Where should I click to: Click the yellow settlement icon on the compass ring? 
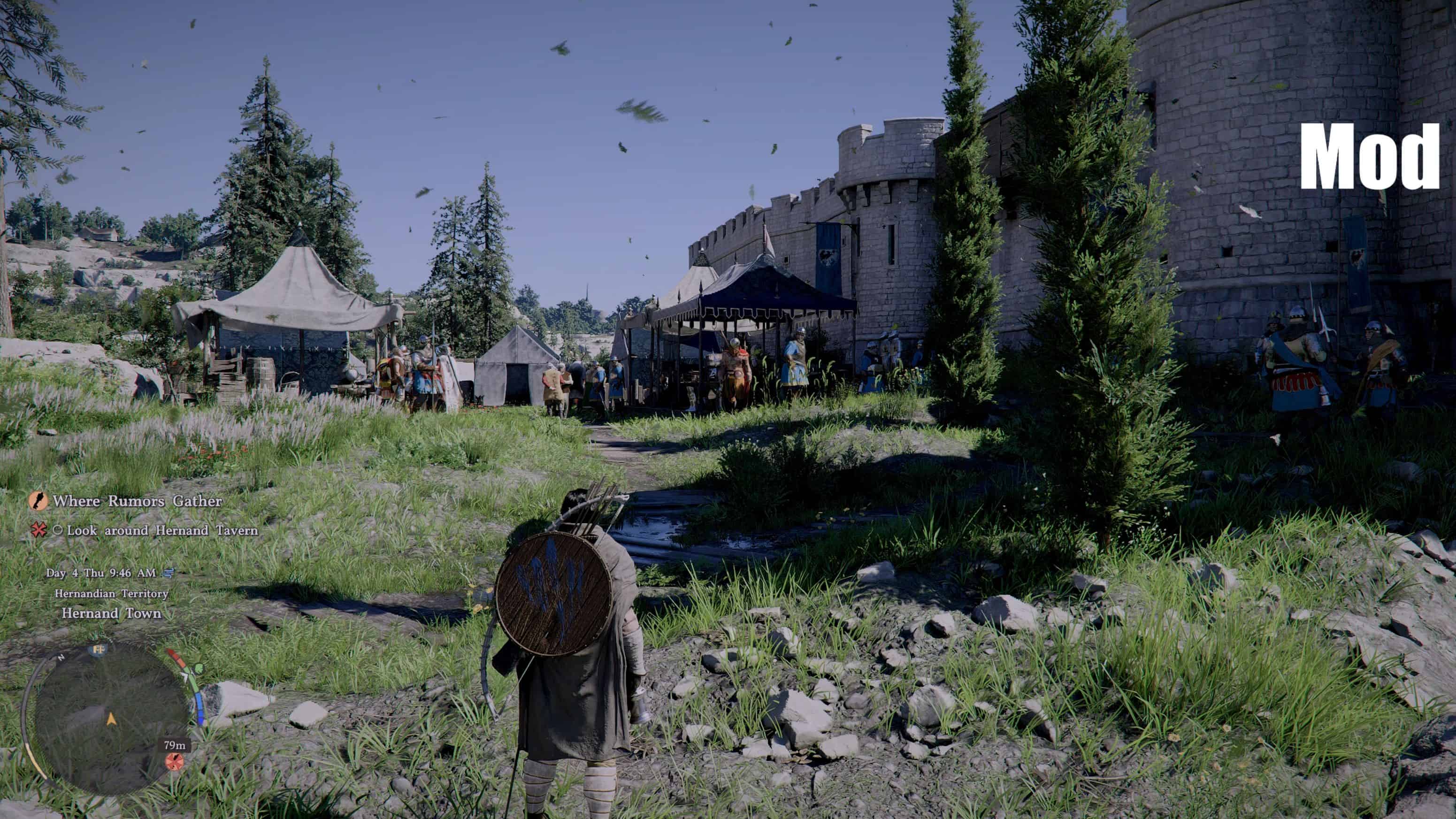pos(99,651)
